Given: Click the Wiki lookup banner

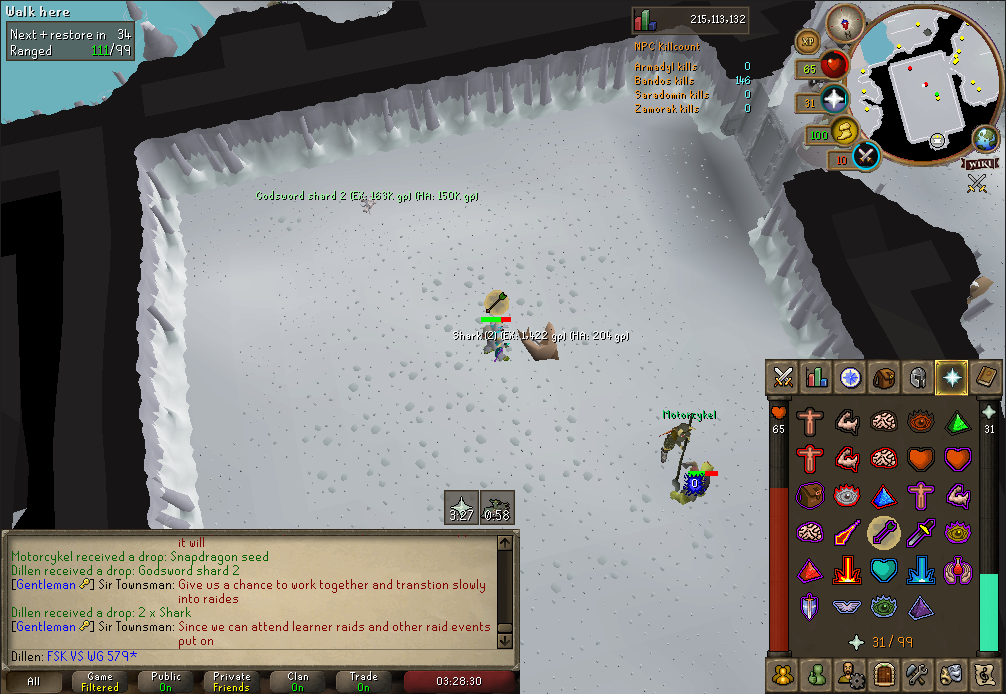Looking at the screenshot, I should [x=980, y=163].
